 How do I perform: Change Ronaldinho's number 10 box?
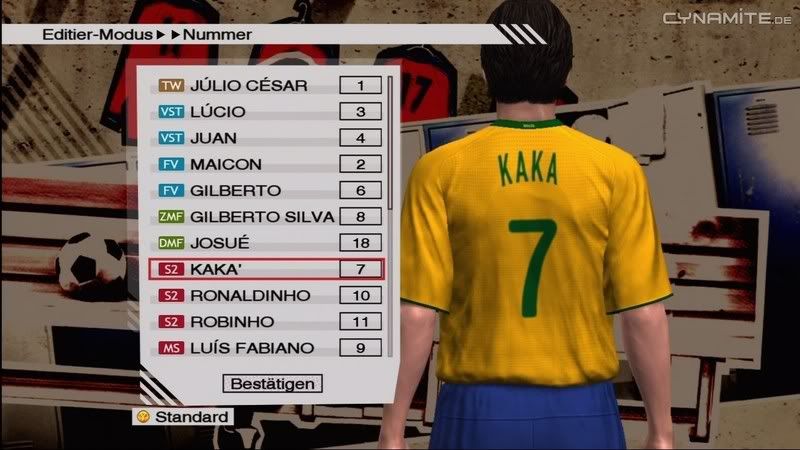point(360,296)
